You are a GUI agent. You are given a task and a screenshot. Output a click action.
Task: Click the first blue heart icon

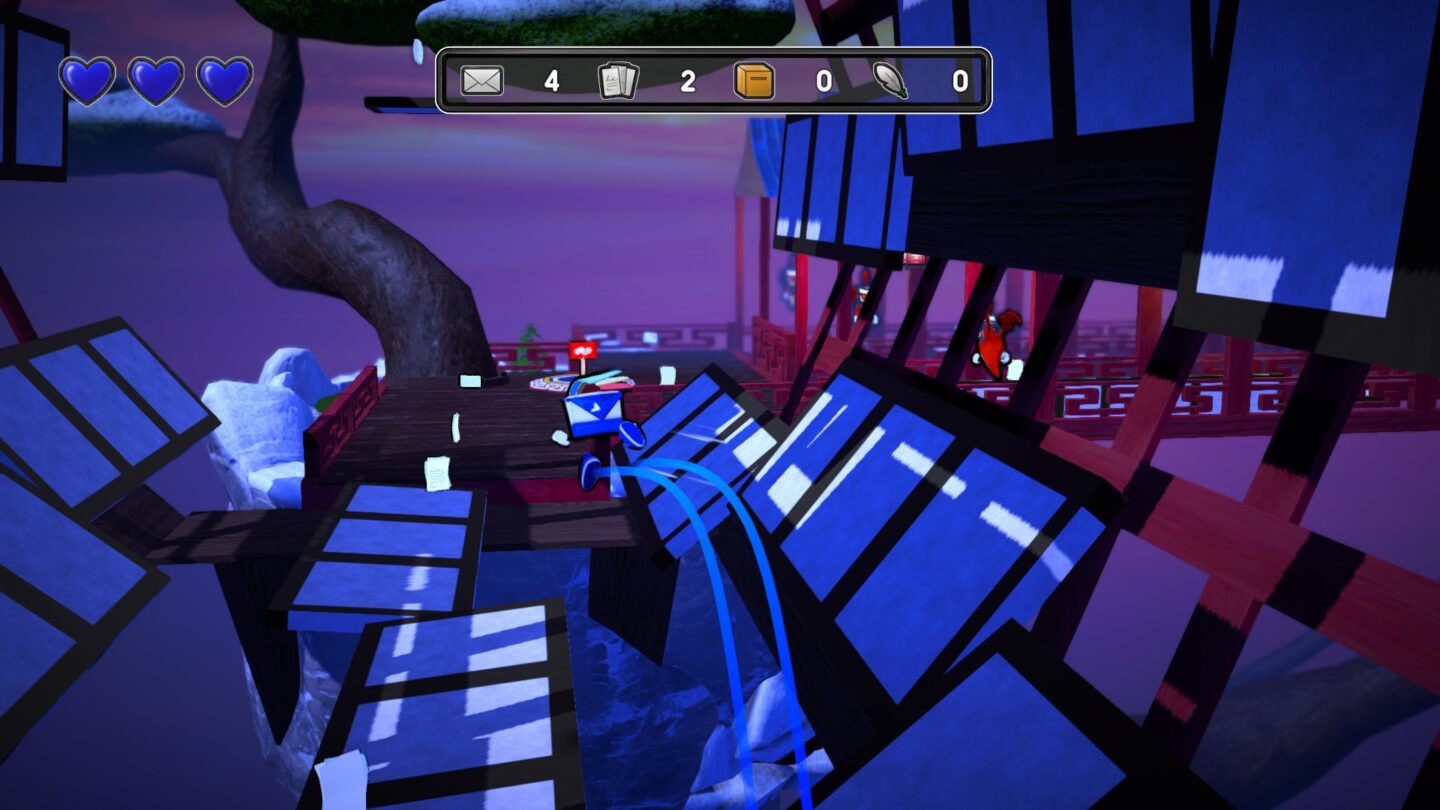tap(88, 82)
